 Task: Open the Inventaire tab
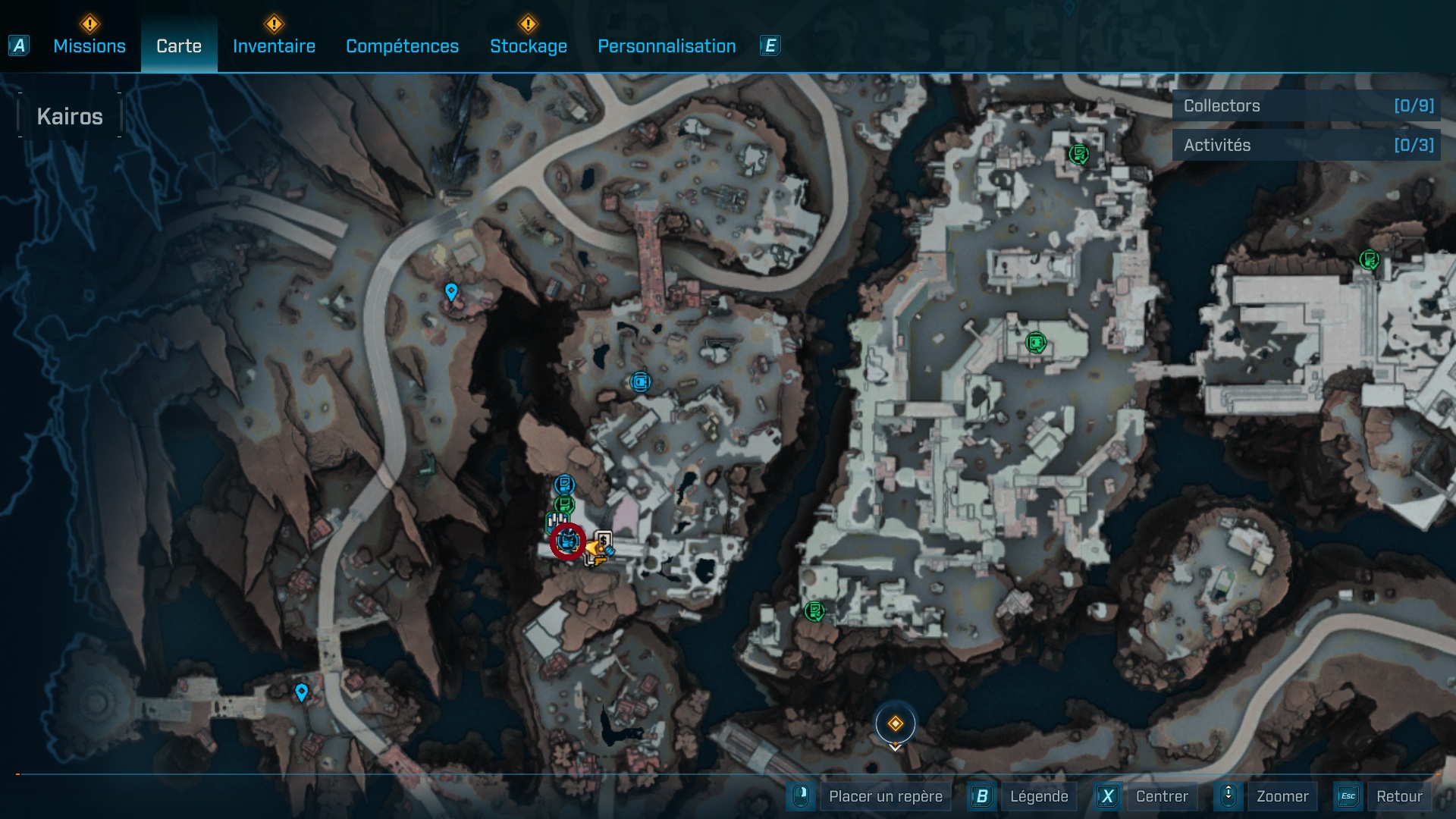coord(274,46)
